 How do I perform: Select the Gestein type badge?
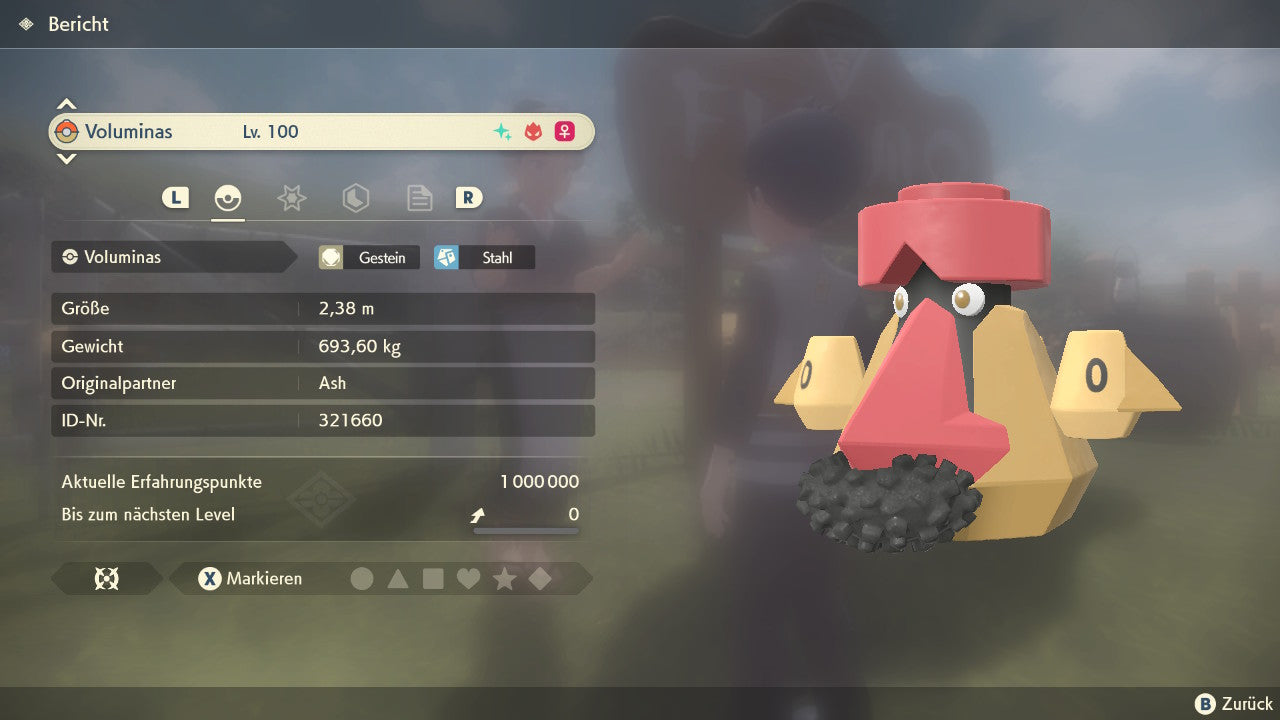pyautogui.click(x=369, y=258)
